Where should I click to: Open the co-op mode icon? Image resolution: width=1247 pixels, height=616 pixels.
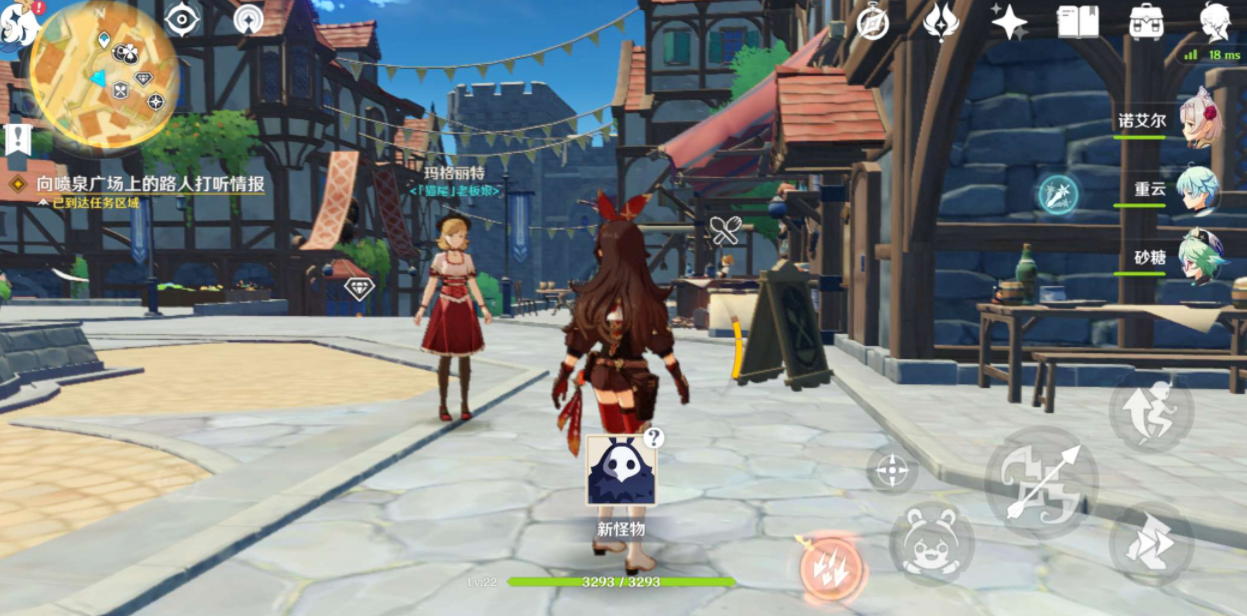pyautogui.click(x=249, y=19)
